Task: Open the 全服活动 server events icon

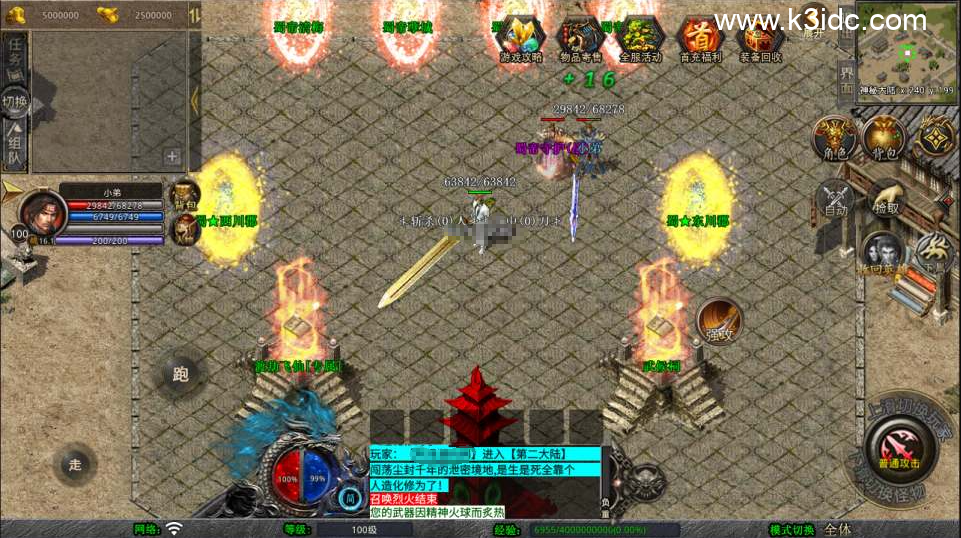Action: [x=640, y=39]
